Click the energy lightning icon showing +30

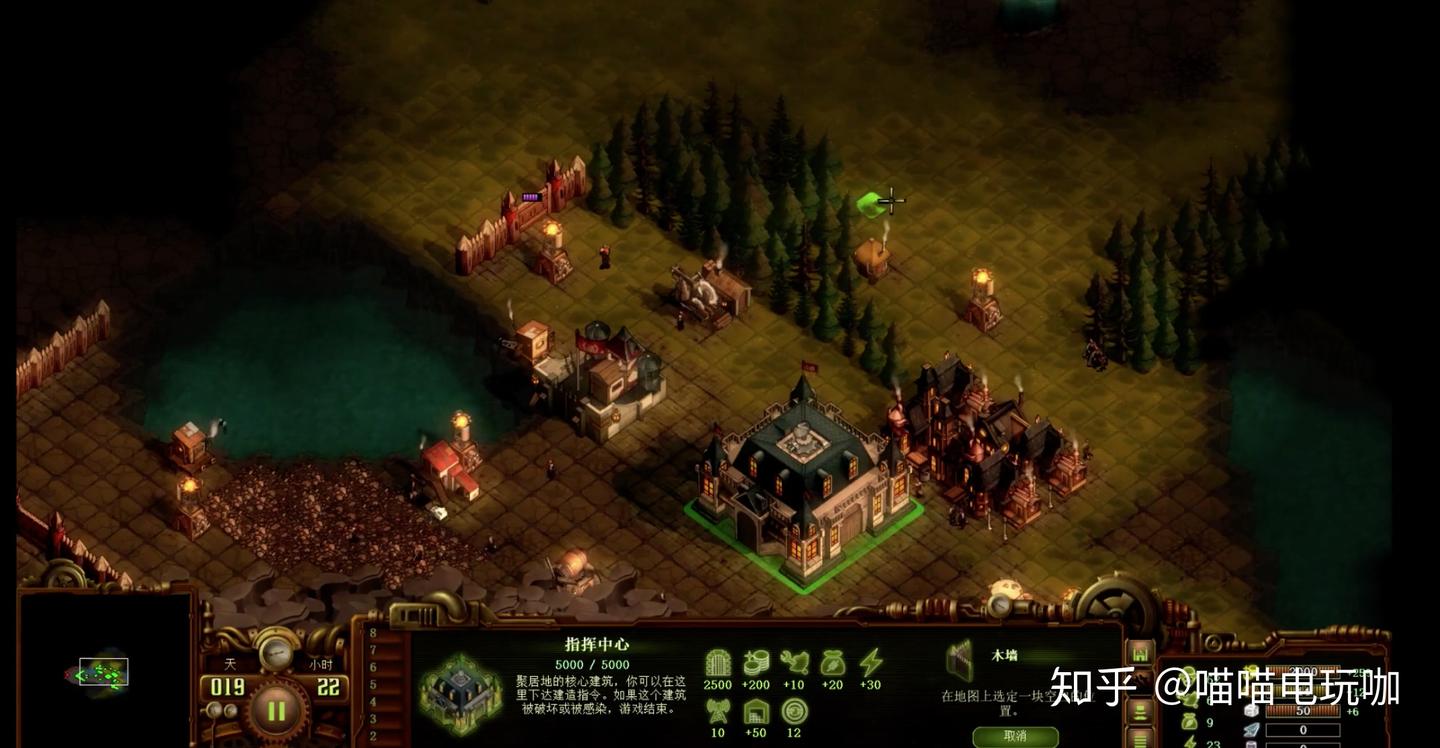pyautogui.click(x=872, y=662)
